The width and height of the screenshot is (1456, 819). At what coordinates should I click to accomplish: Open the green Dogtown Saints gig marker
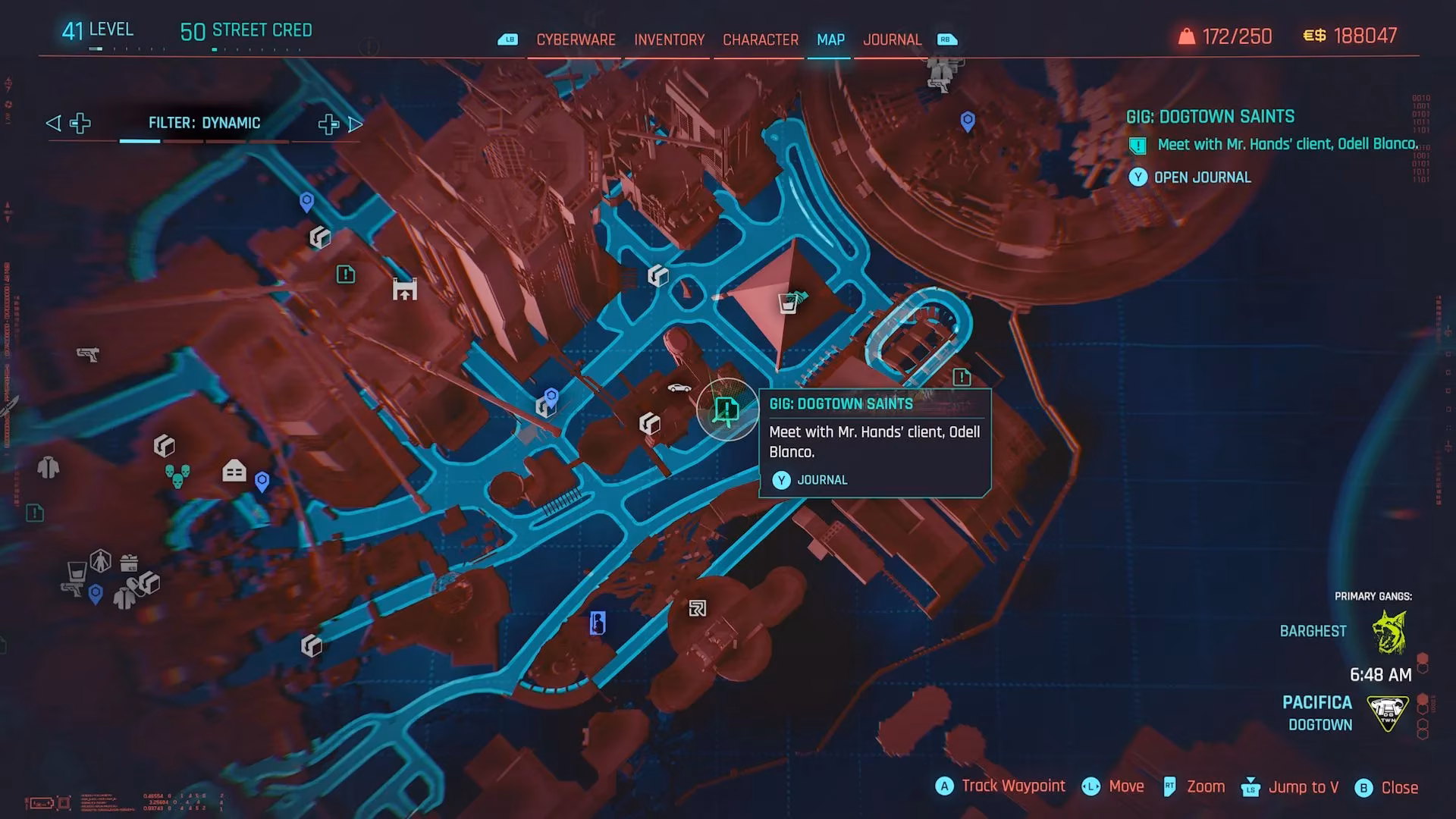(726, 409)
